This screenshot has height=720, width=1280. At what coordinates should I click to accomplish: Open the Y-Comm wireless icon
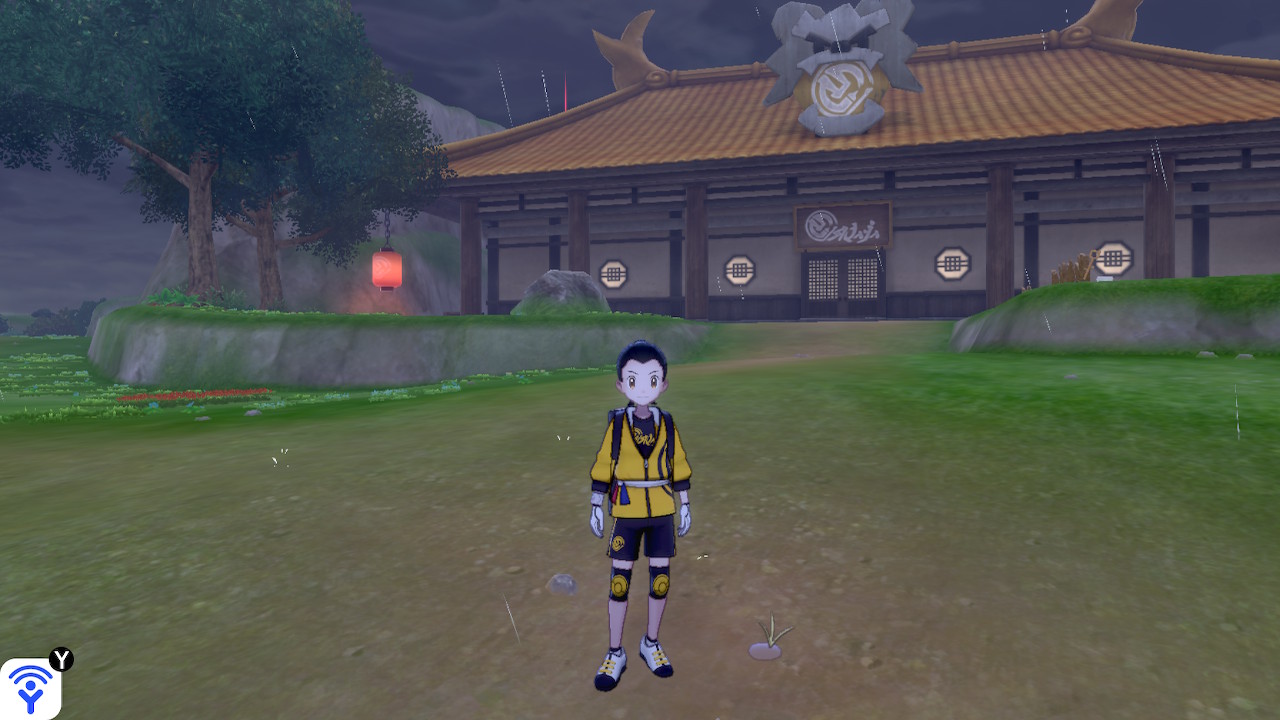30,688
